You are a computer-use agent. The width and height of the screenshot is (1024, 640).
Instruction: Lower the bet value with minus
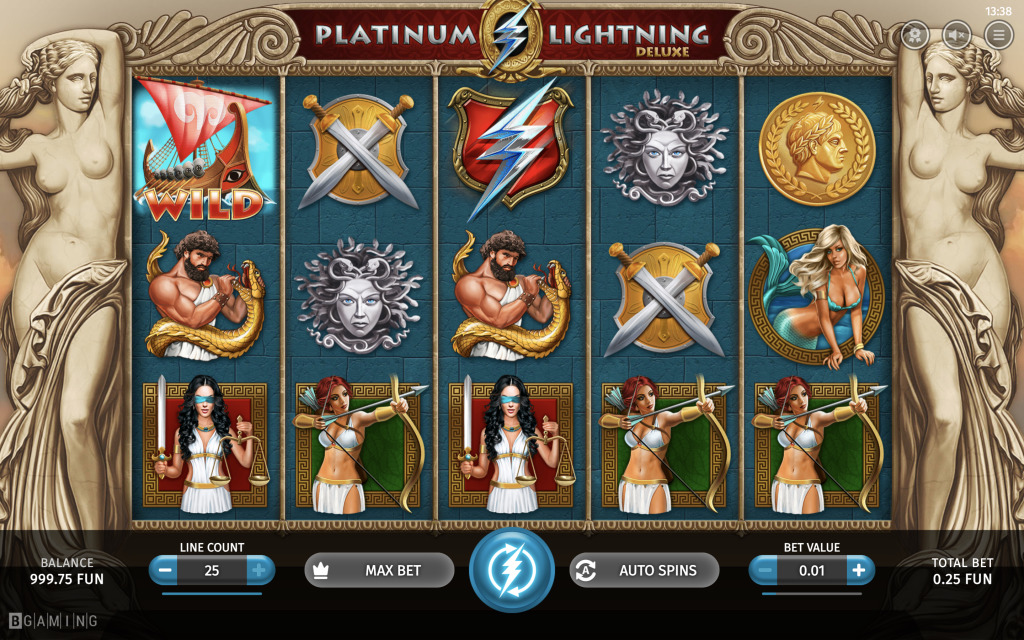(765, 570)
